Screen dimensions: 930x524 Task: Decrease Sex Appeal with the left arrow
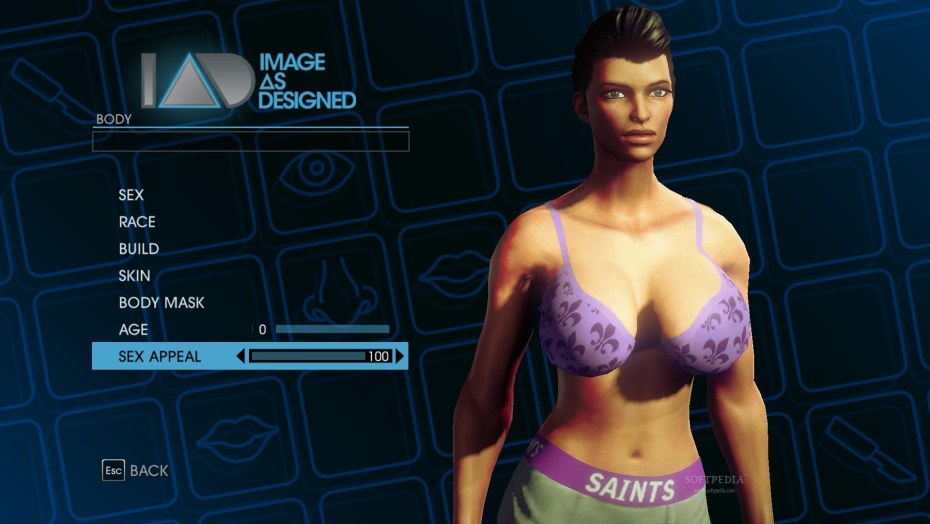tap(240, 356)
